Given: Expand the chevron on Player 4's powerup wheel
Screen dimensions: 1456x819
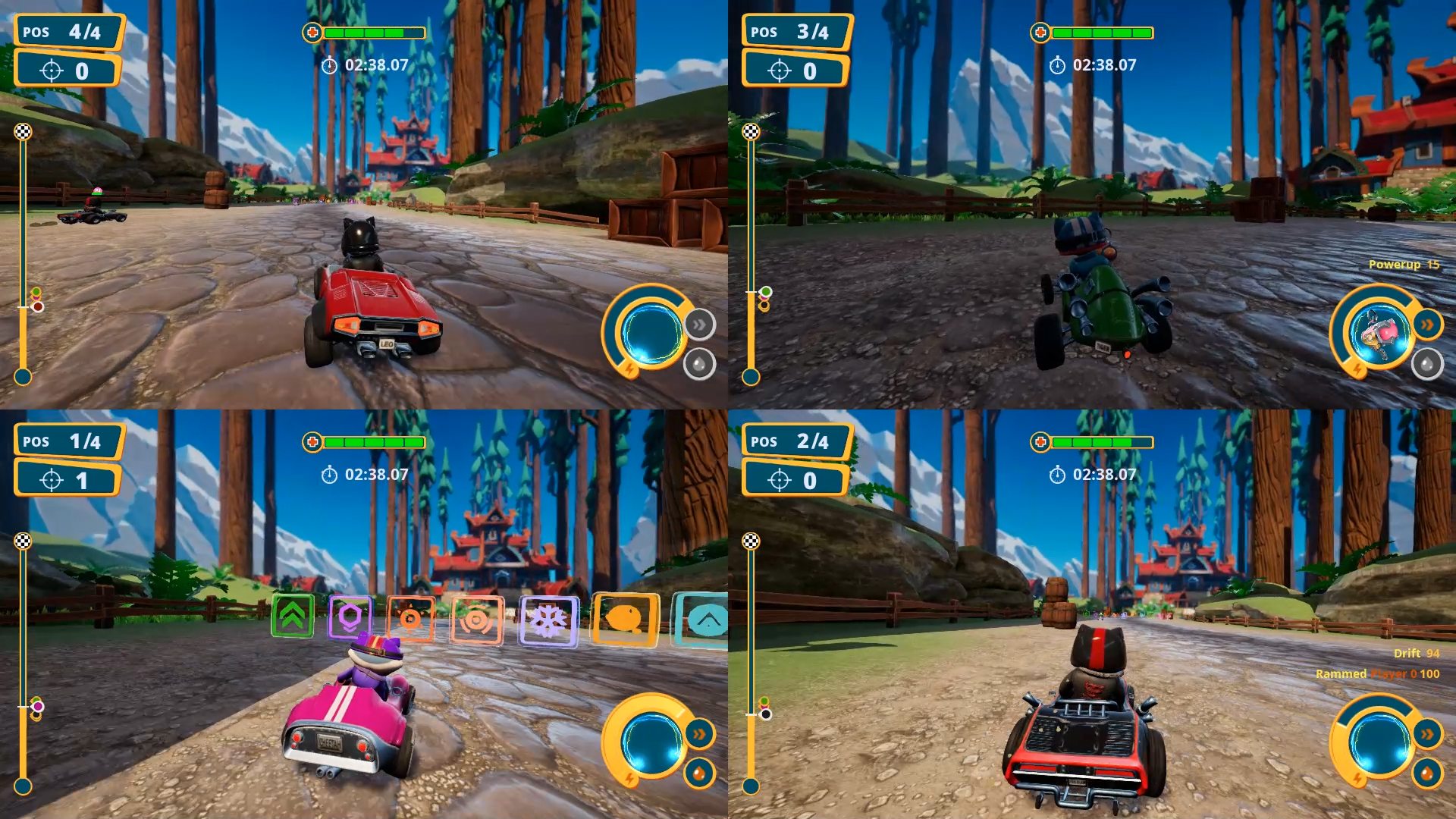Looking at the screenshot, I should 1429,732.
